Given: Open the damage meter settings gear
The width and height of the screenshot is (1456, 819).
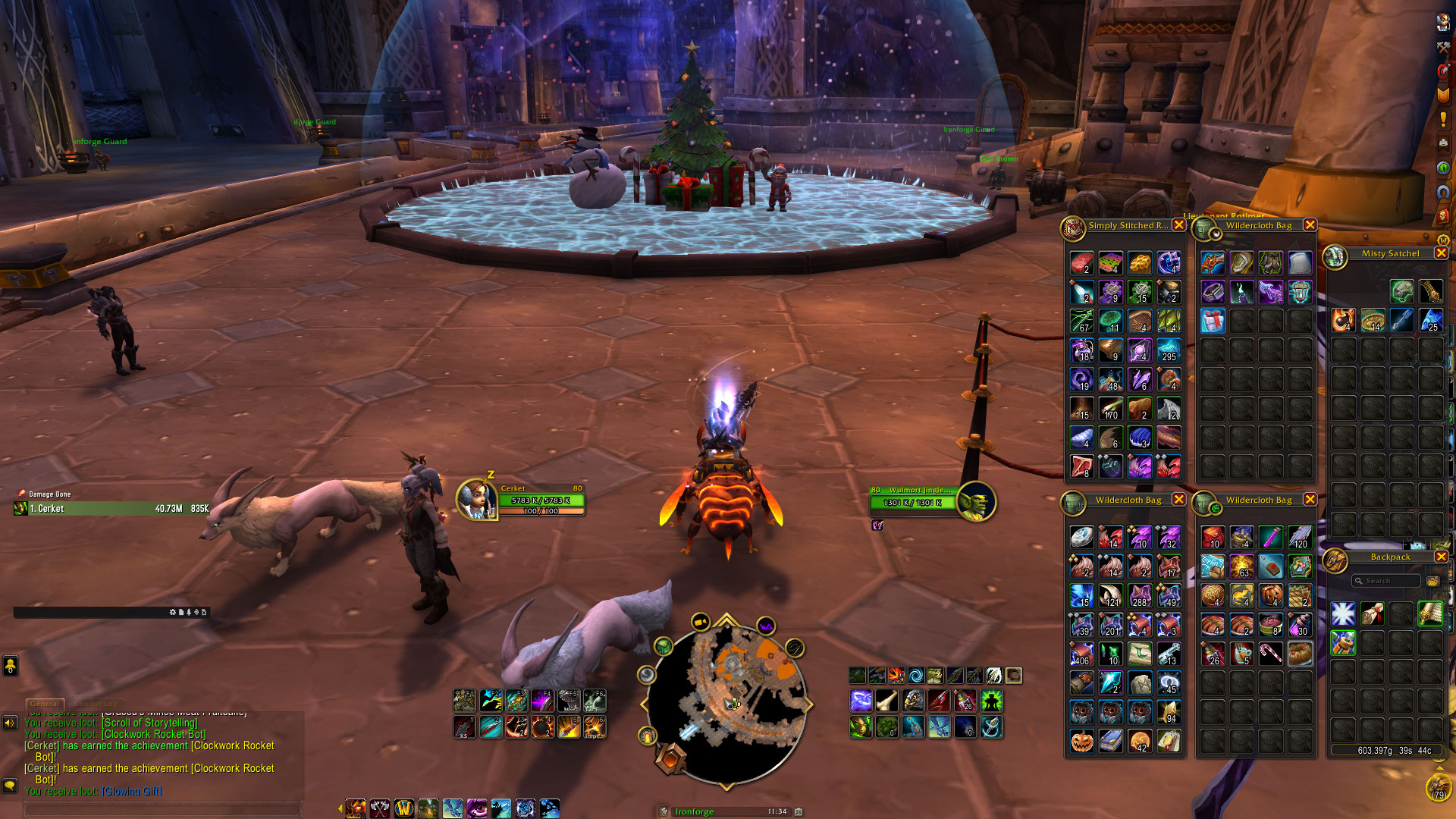Looking at the screenshot, I should coord(173,612).
